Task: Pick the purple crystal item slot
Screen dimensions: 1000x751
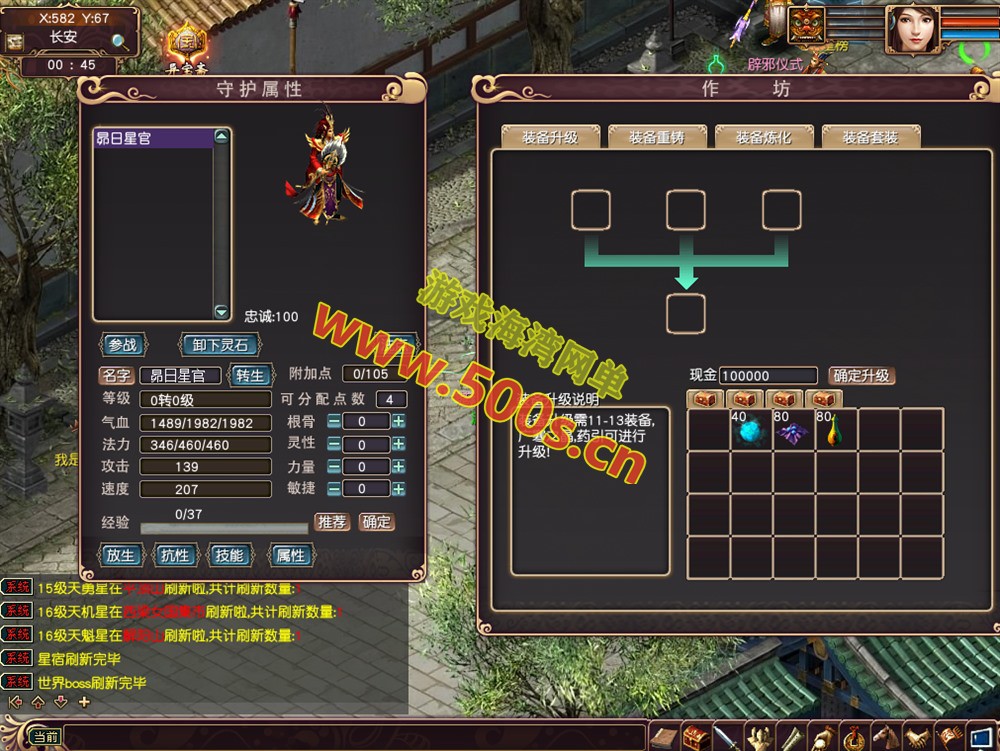Action: (793, 431)
